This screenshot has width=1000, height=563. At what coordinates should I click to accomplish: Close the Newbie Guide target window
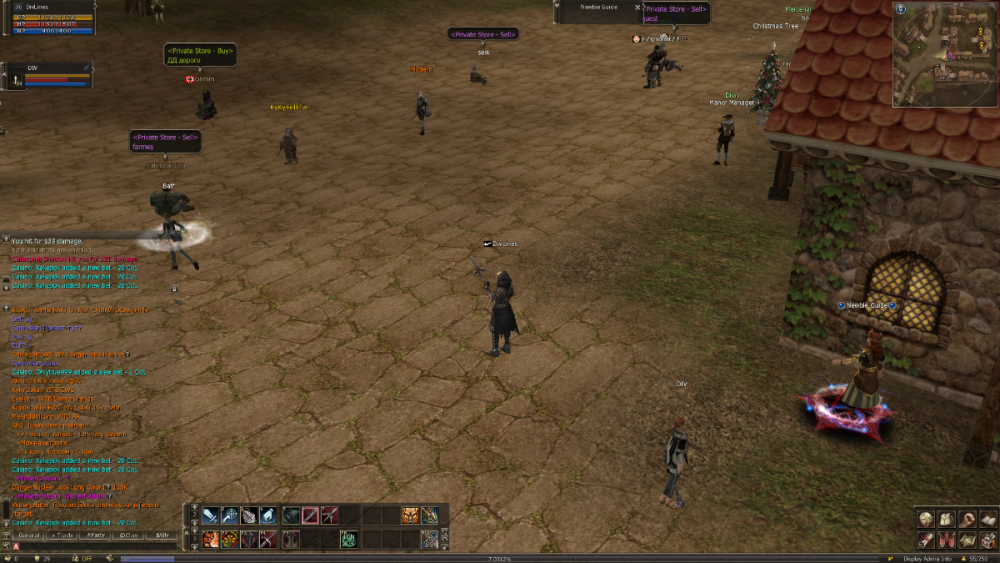(x=637, y=7)
